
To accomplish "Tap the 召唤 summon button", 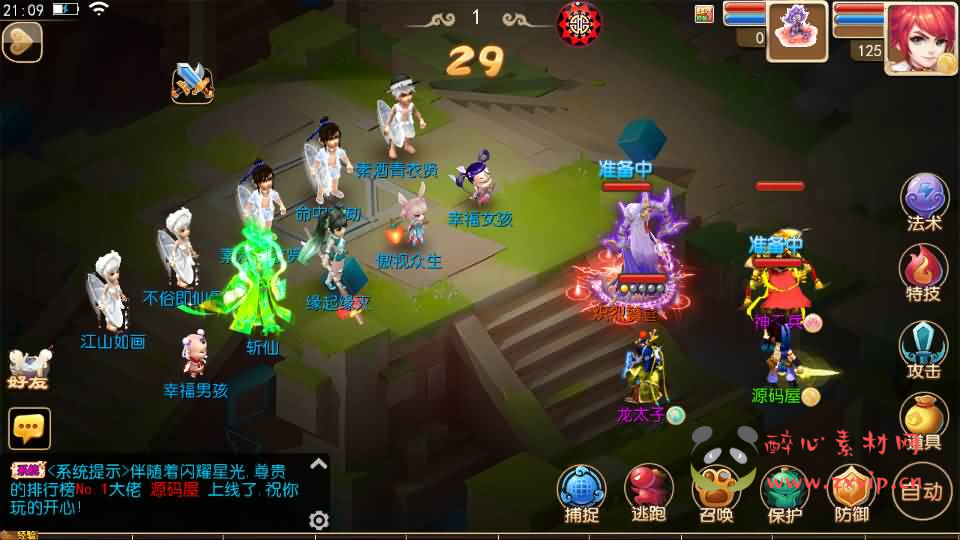I will pyautogui.click(x=716, y=493).
